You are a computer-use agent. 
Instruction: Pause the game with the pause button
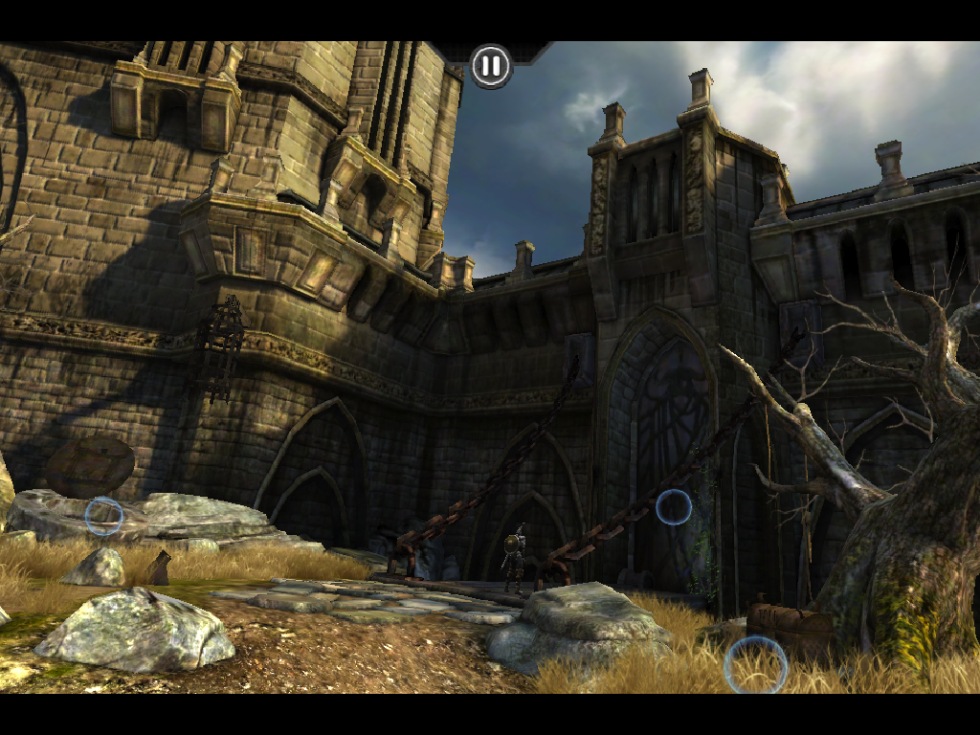(x=490, y=67)
